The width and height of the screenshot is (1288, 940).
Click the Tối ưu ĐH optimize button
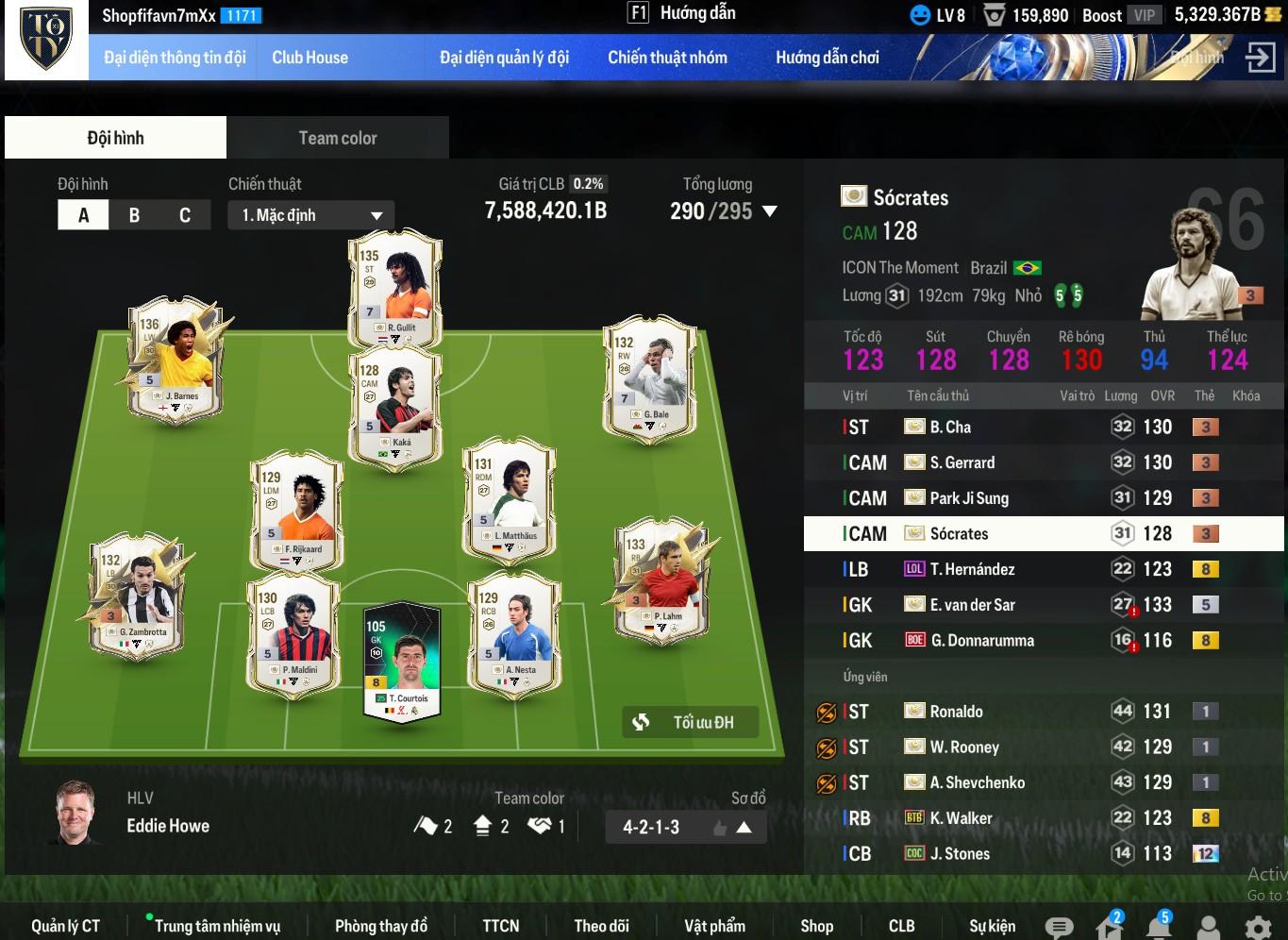[690, 722]
